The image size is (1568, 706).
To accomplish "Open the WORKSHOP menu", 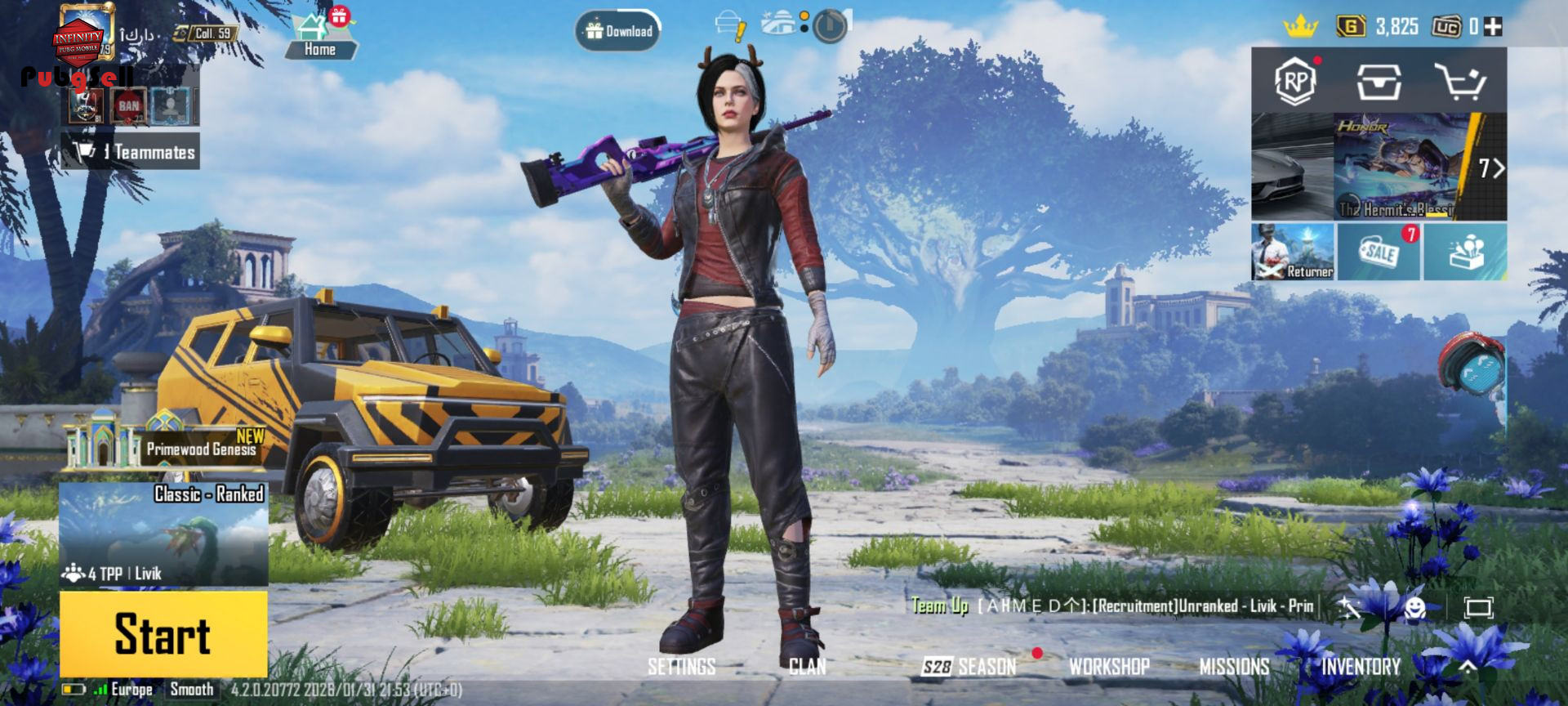I will pos(1109,667).
